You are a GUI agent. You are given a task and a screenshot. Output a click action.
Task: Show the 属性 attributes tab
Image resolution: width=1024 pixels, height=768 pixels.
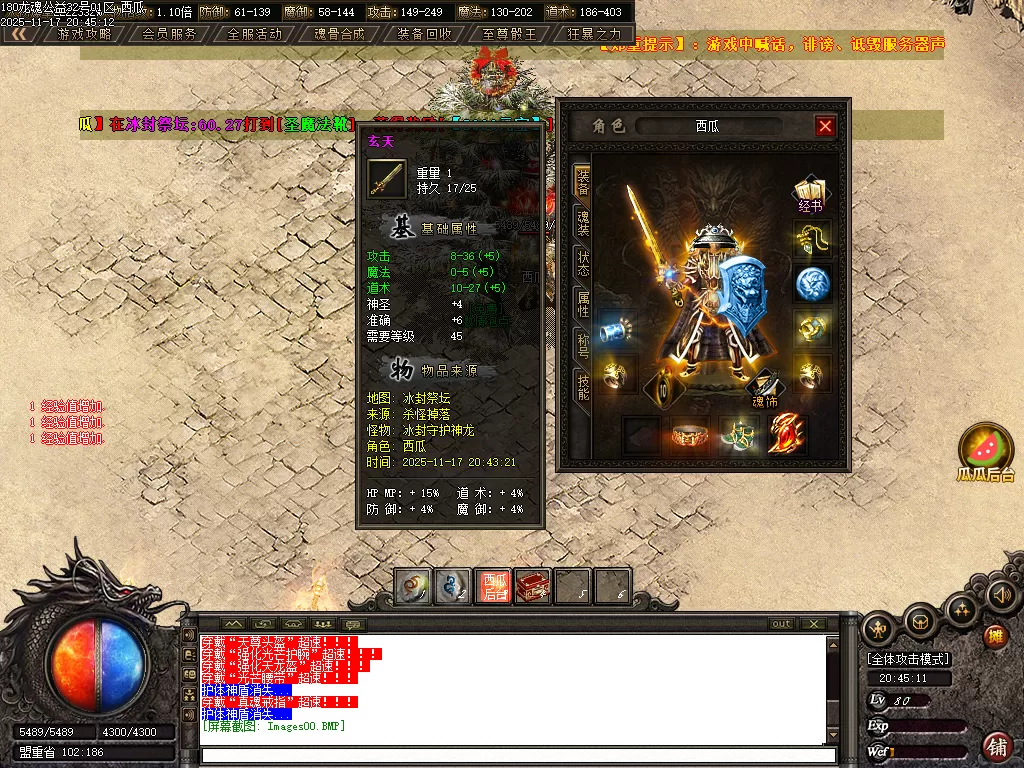coord(583,302)
